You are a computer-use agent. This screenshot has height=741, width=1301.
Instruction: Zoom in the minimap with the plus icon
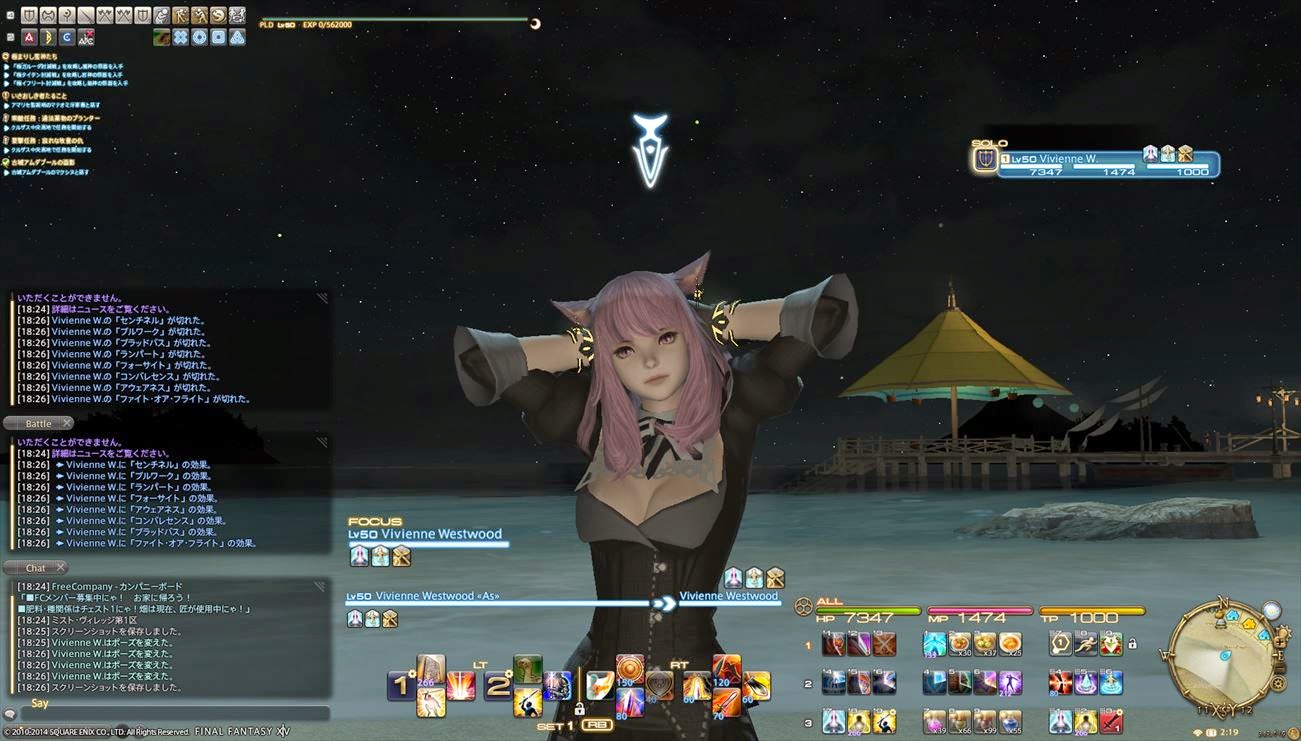(x=1279, y=642)
